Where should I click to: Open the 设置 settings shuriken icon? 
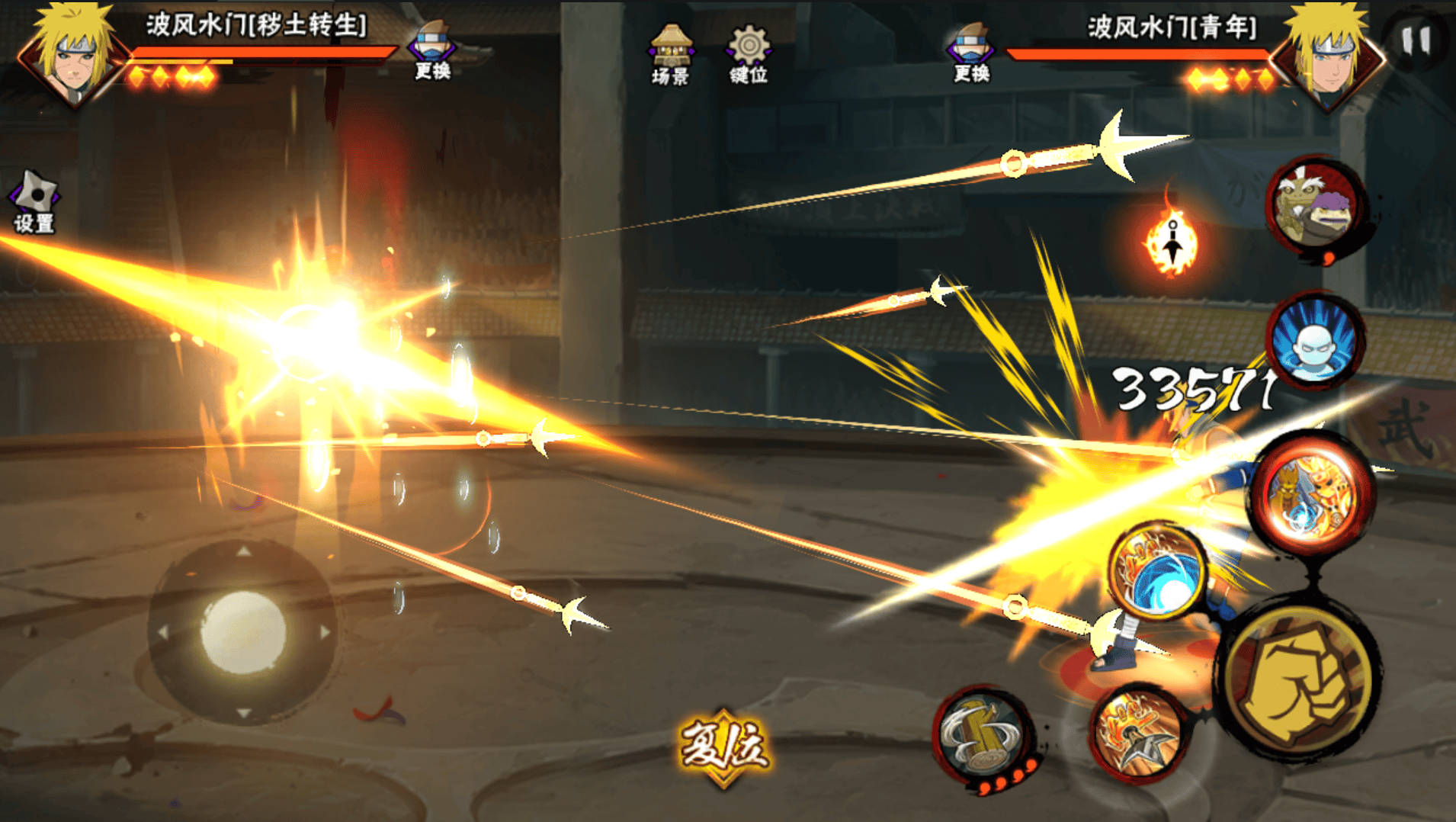34,201
